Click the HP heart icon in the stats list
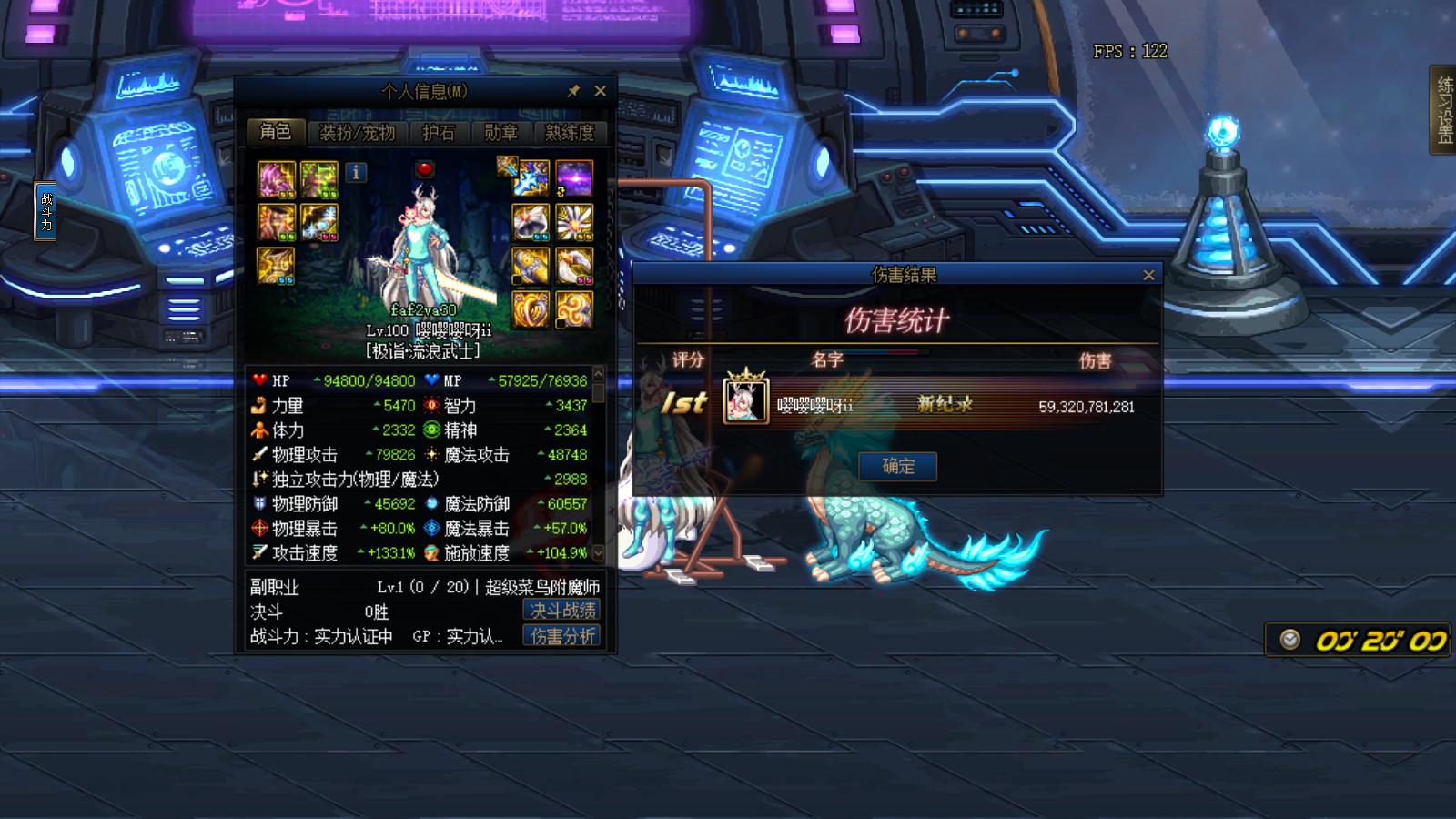The width and height of the screenshot is (1456, 819). 259,380
